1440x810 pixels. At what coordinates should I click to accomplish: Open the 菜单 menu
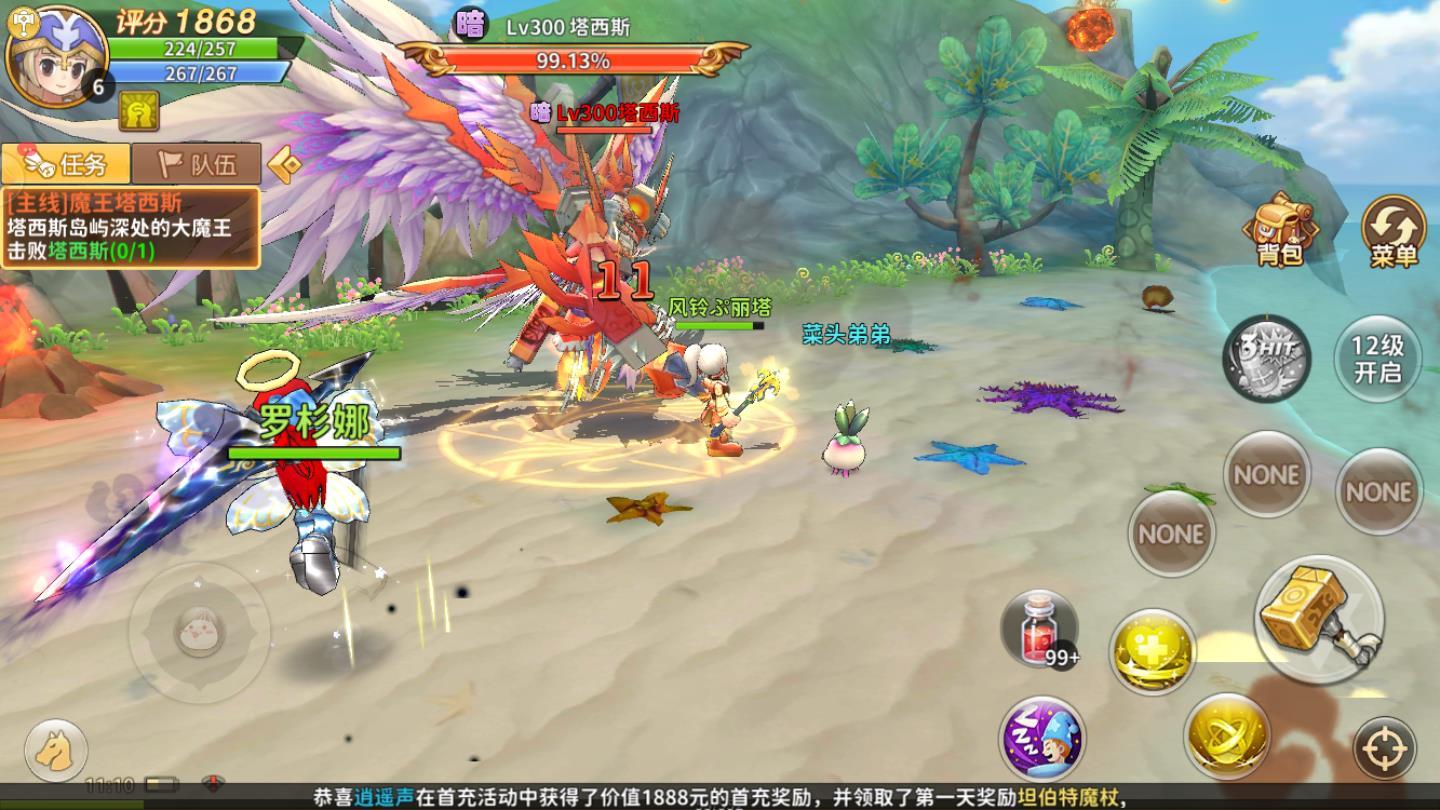pyautogui.click(x=1394, y=232)
